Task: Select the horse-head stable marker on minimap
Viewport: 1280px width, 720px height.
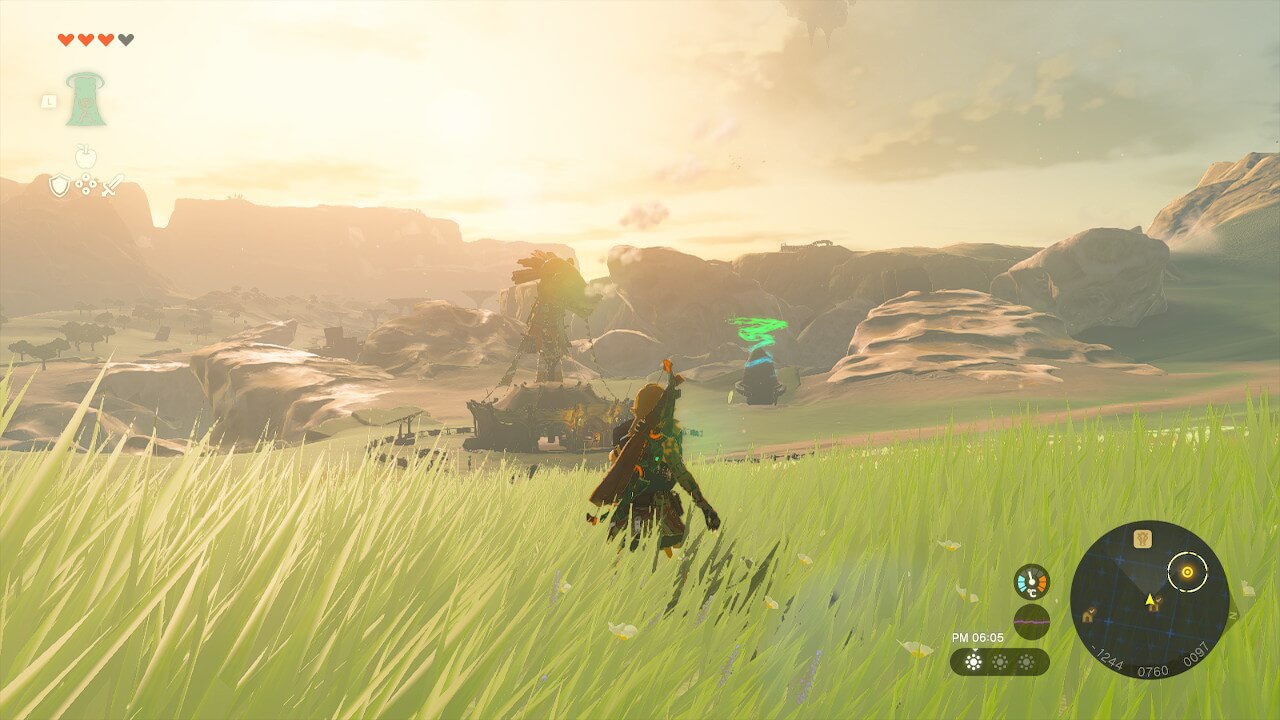Action: tap(1142, 539)
